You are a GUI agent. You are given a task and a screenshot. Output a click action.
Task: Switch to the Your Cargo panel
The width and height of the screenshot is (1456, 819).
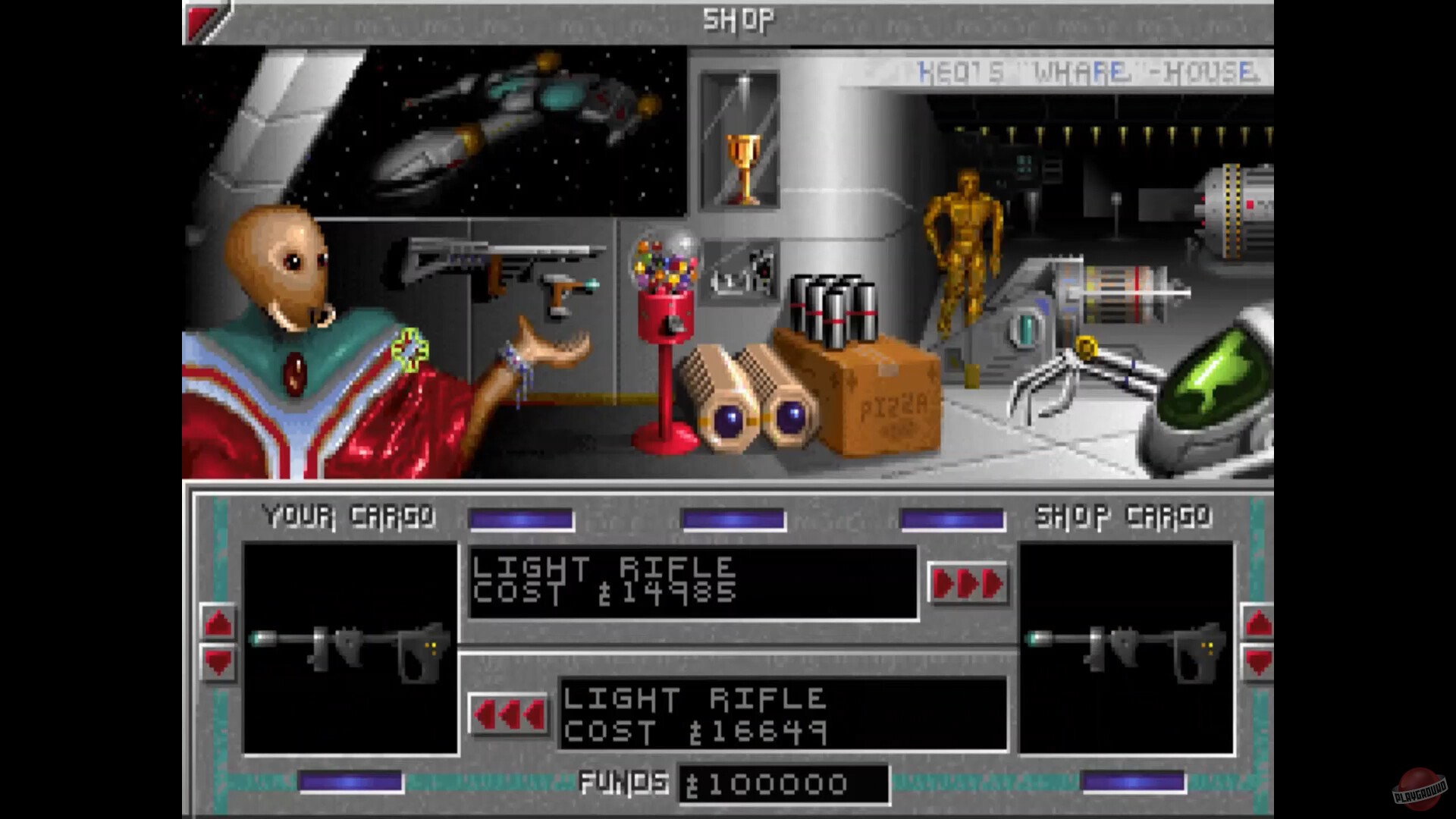point(349,516)
